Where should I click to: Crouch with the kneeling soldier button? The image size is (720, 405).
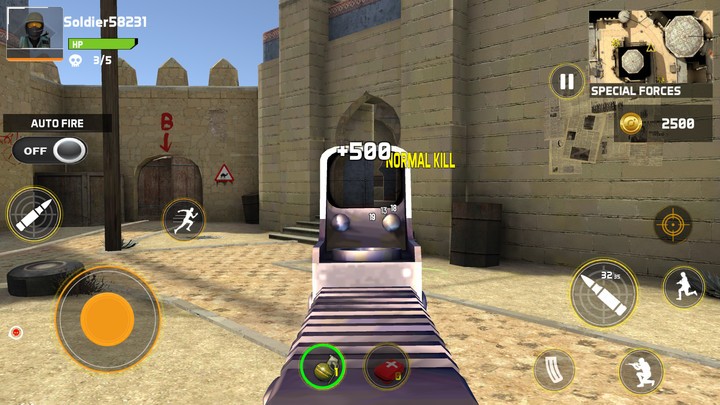[640, 371]
